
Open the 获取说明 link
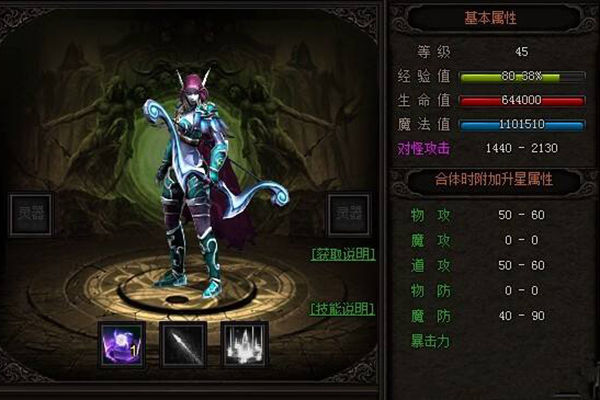point(343,255)
